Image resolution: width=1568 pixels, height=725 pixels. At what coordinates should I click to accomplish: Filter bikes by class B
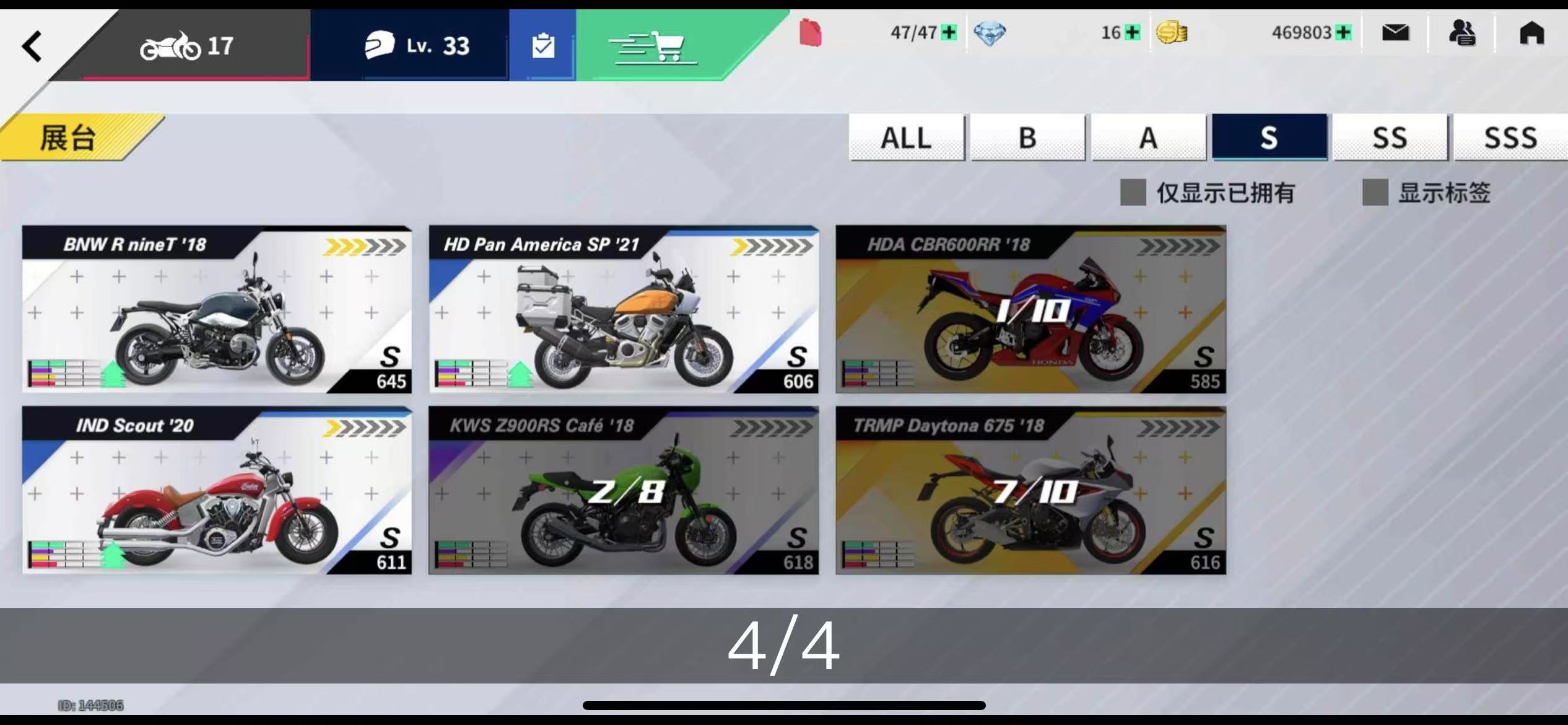(1027, 138)
